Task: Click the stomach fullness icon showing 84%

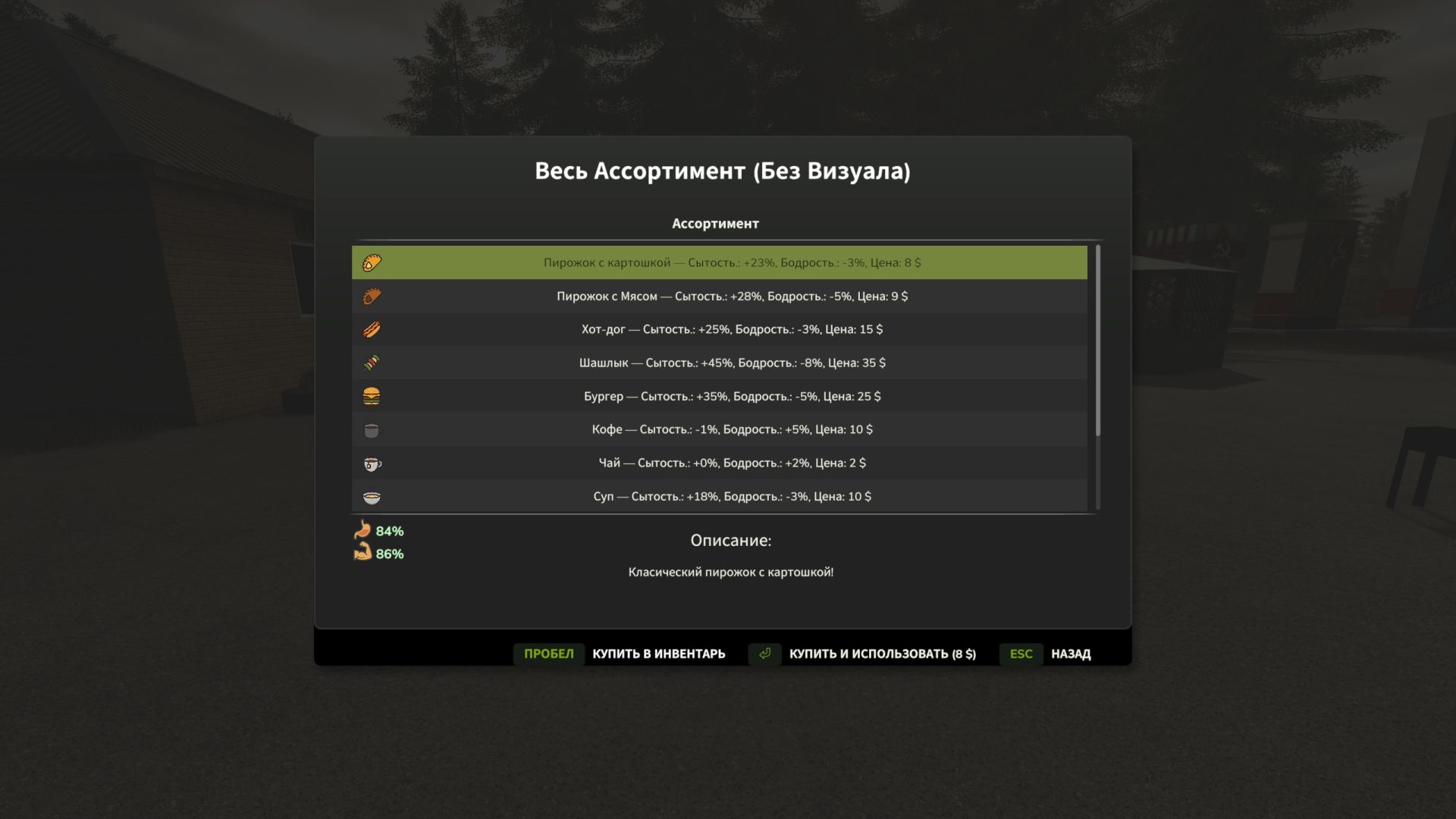Action: tap(362, 531)
